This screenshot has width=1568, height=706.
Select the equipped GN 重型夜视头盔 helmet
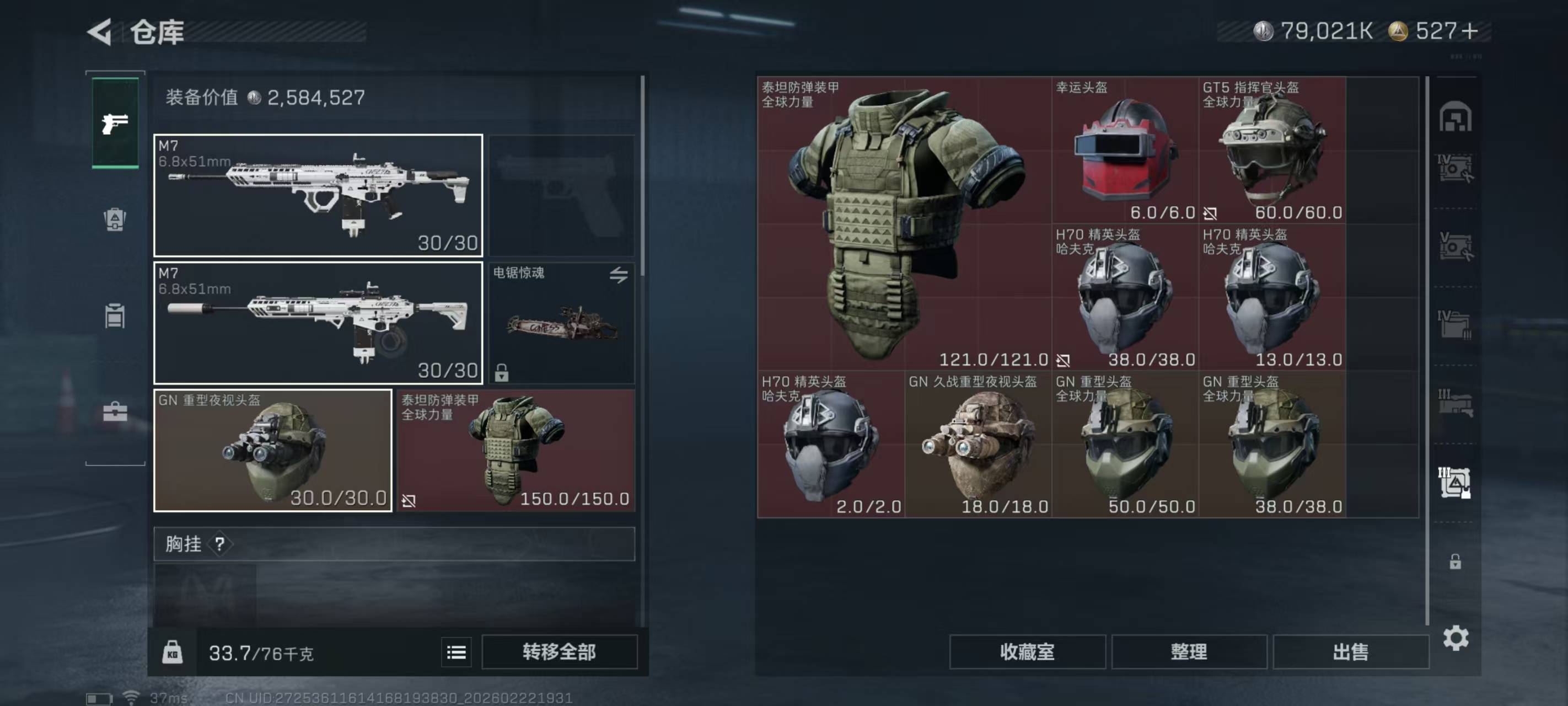273,450
